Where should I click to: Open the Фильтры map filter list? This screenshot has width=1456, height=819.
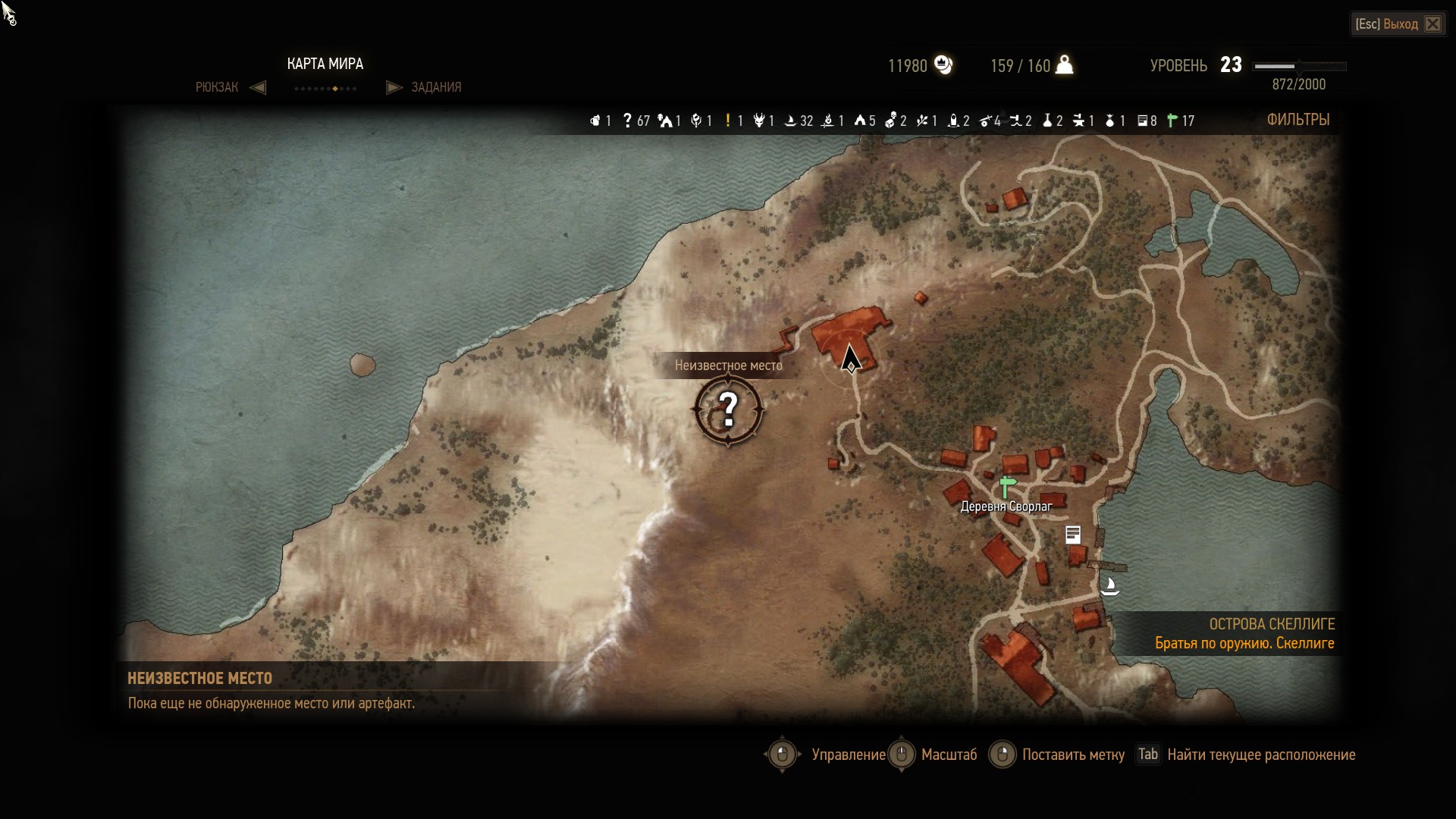click(1298, 120)
